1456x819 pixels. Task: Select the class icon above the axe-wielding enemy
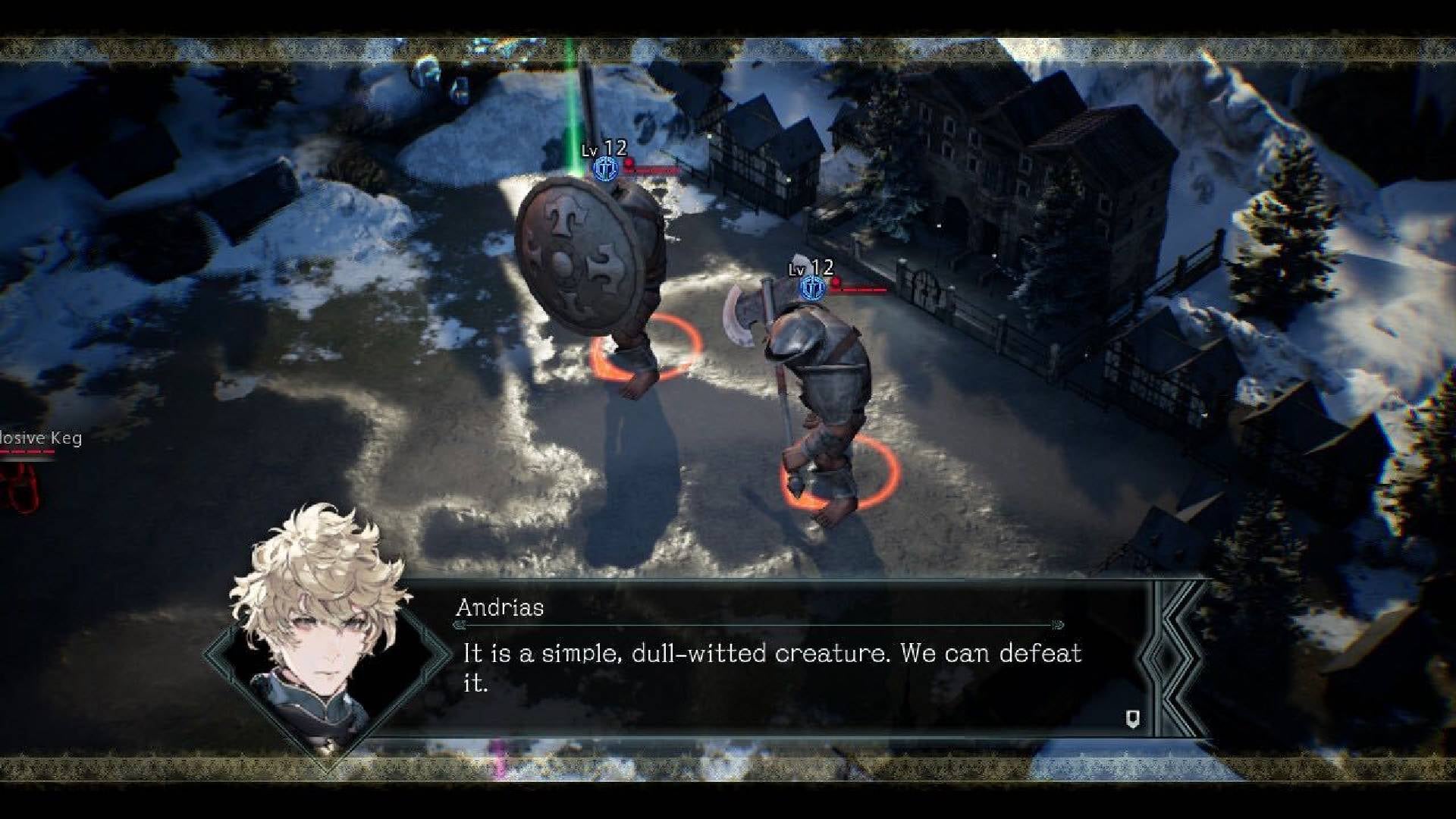(813, 288)
